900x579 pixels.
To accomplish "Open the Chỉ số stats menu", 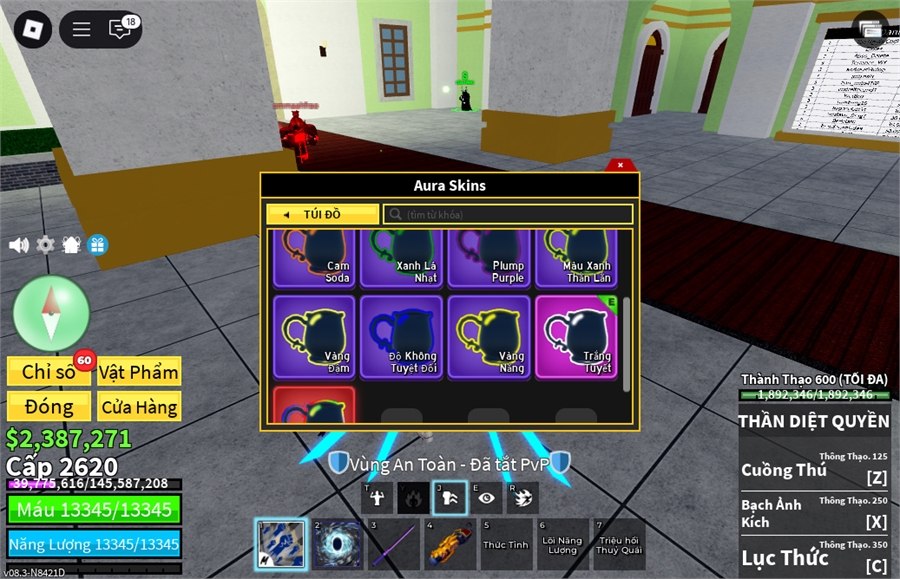I will [49, 372].
